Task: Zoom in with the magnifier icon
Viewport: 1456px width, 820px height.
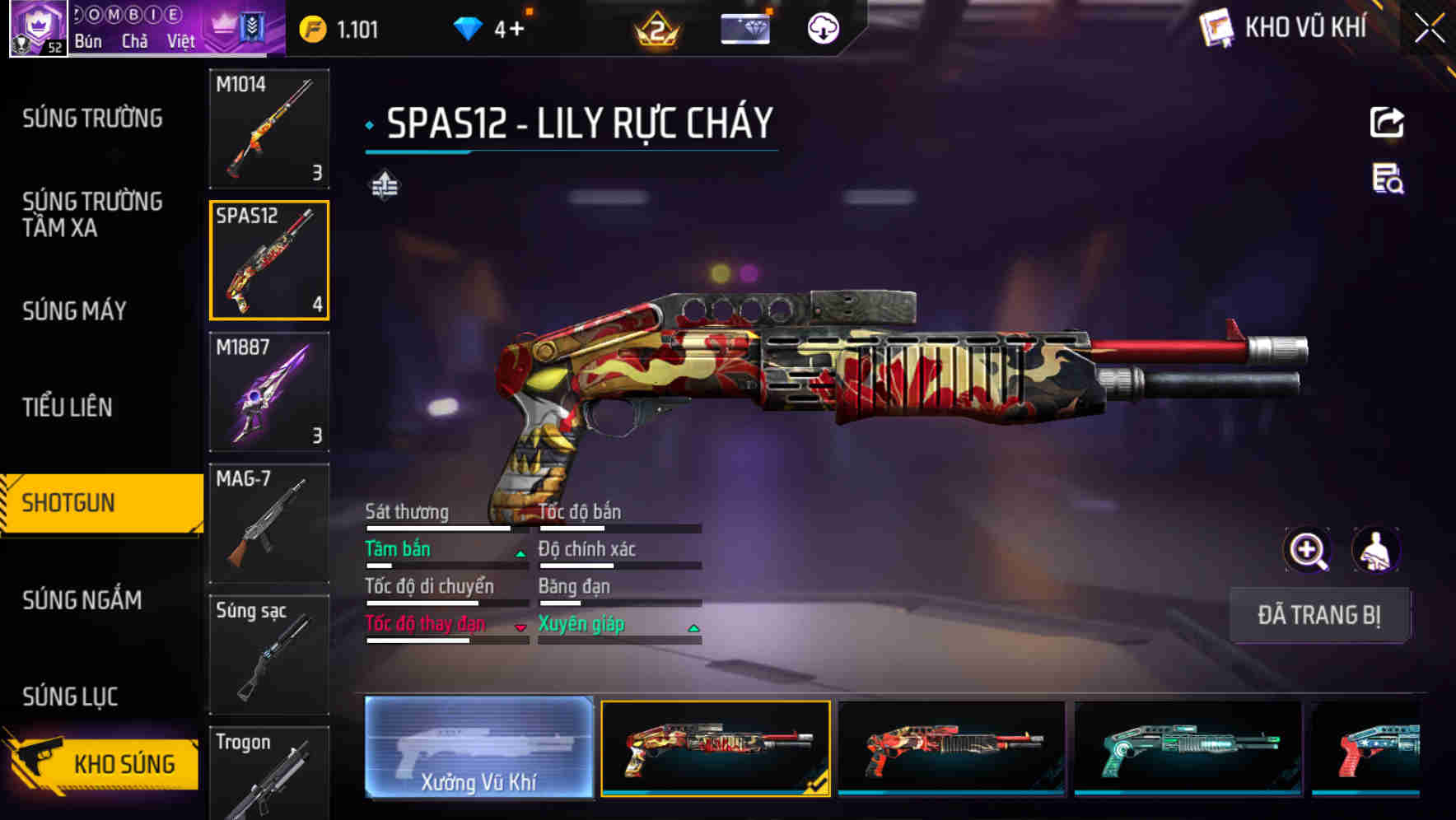Action: click(1308, 550)
